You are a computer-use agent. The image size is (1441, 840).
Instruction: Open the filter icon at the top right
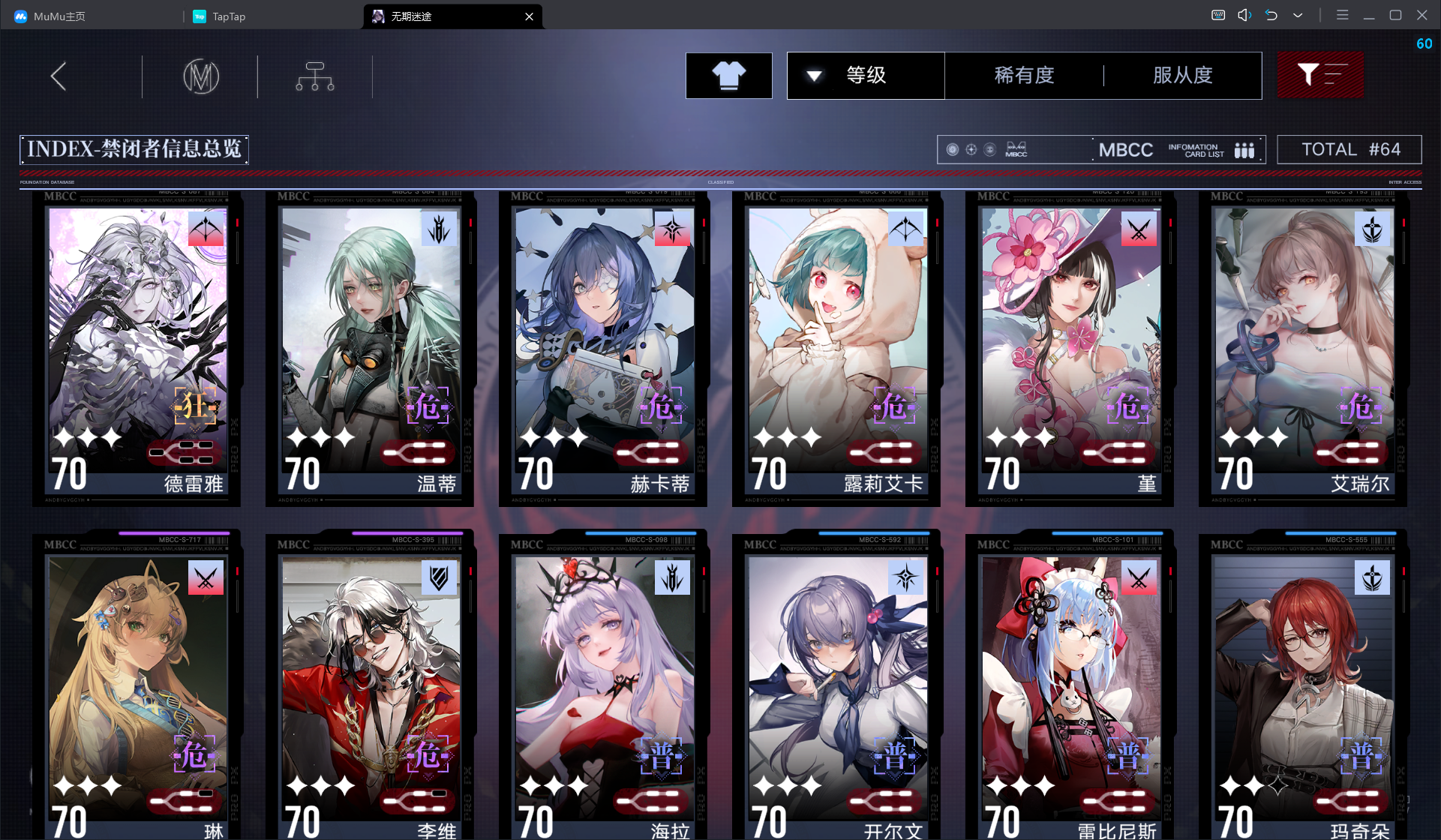pyautogui.click(x=1320, y=75)
